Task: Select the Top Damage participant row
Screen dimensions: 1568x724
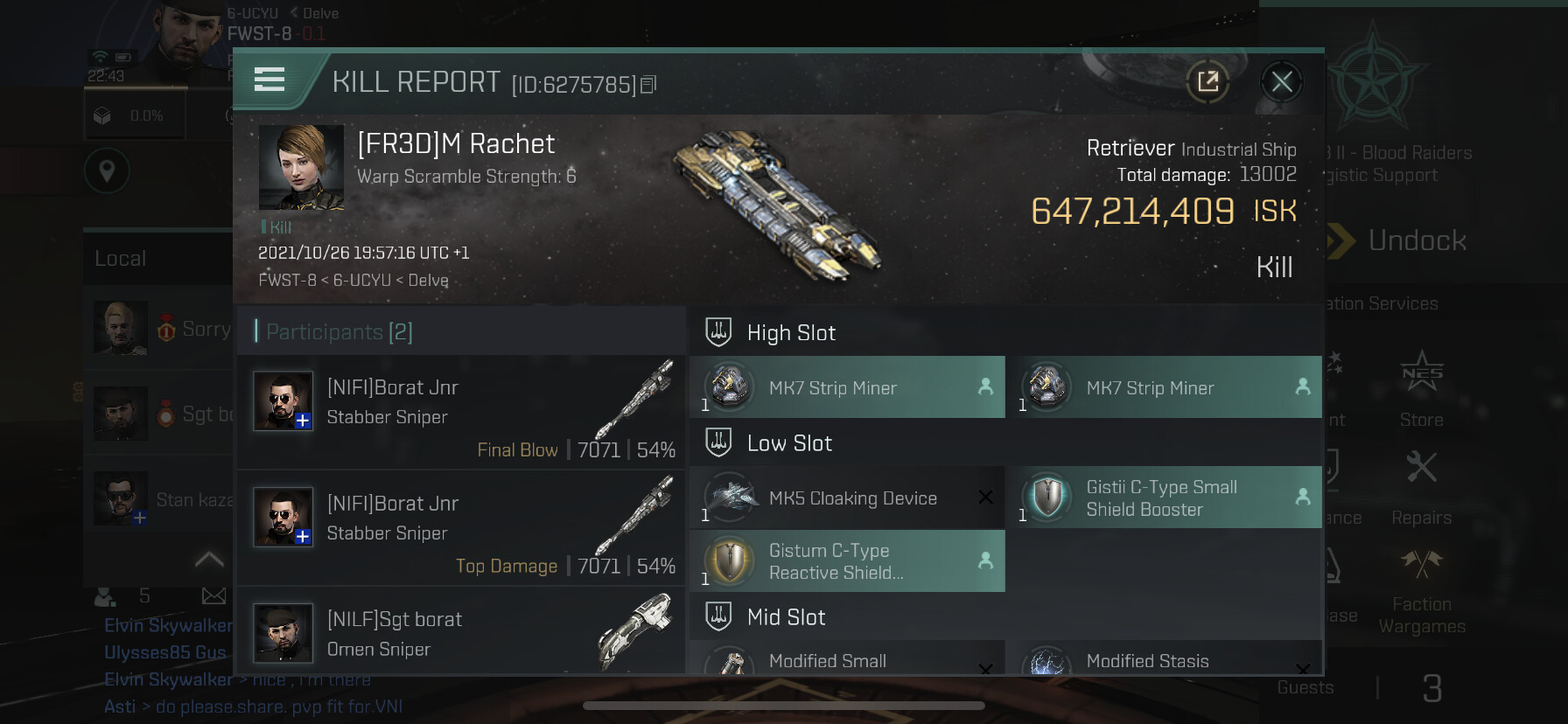Action: click(461, 527)
